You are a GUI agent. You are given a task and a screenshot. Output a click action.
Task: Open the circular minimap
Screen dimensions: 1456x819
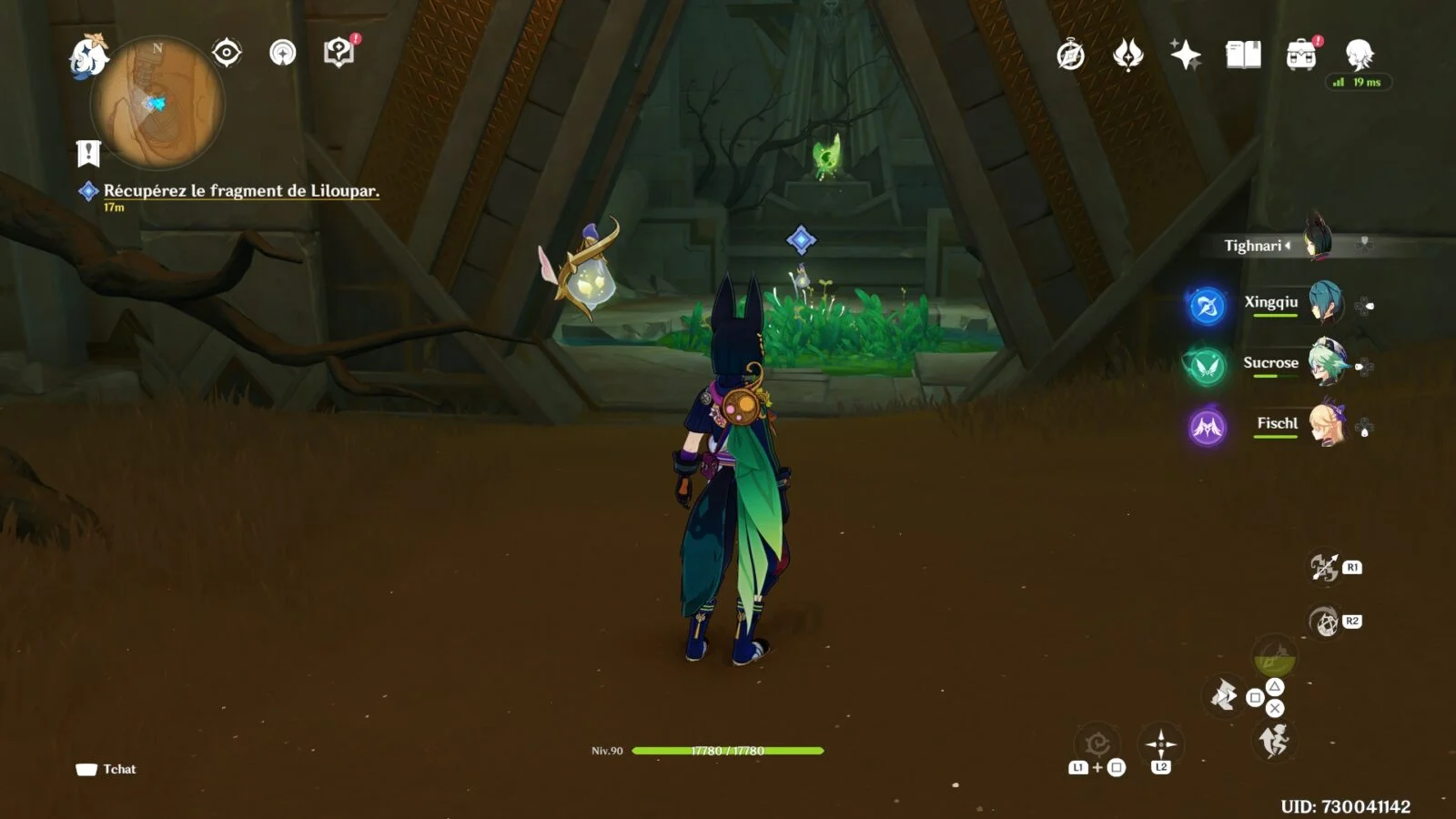point(157,103)
